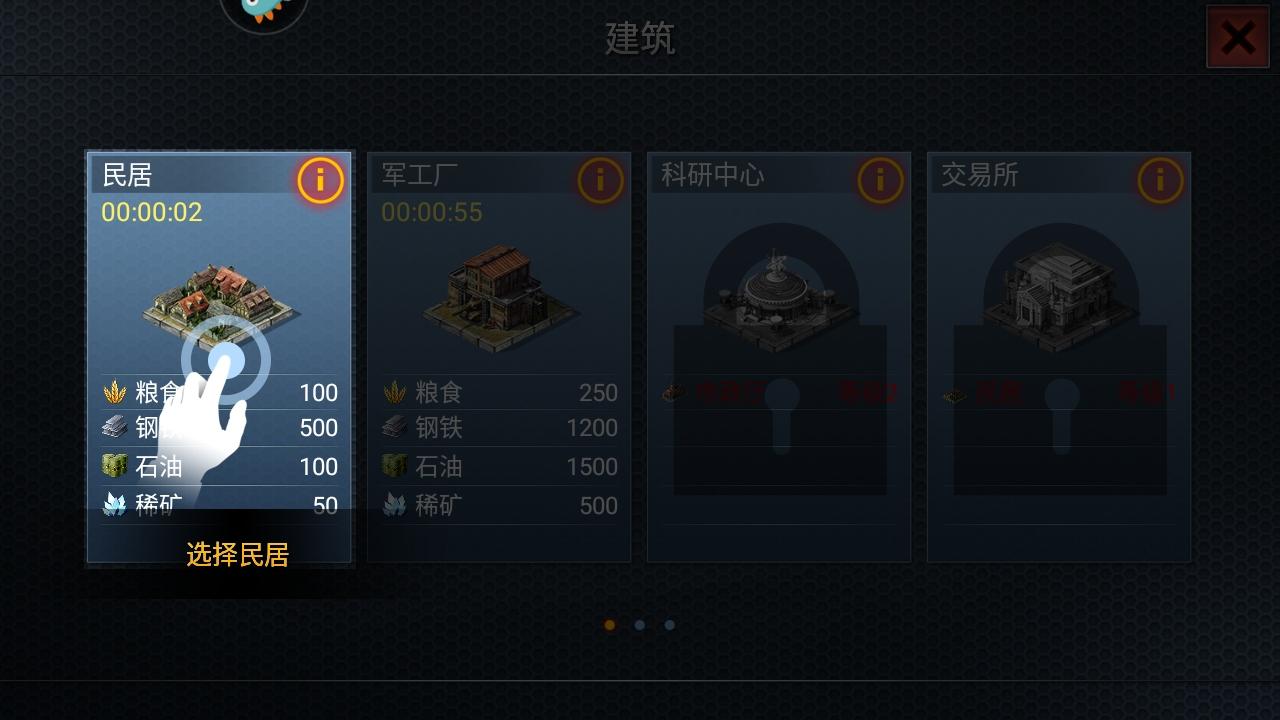Click the 选择民居 prompt label
This screenshot has height=720, width=1280.
tap(236, 556)
